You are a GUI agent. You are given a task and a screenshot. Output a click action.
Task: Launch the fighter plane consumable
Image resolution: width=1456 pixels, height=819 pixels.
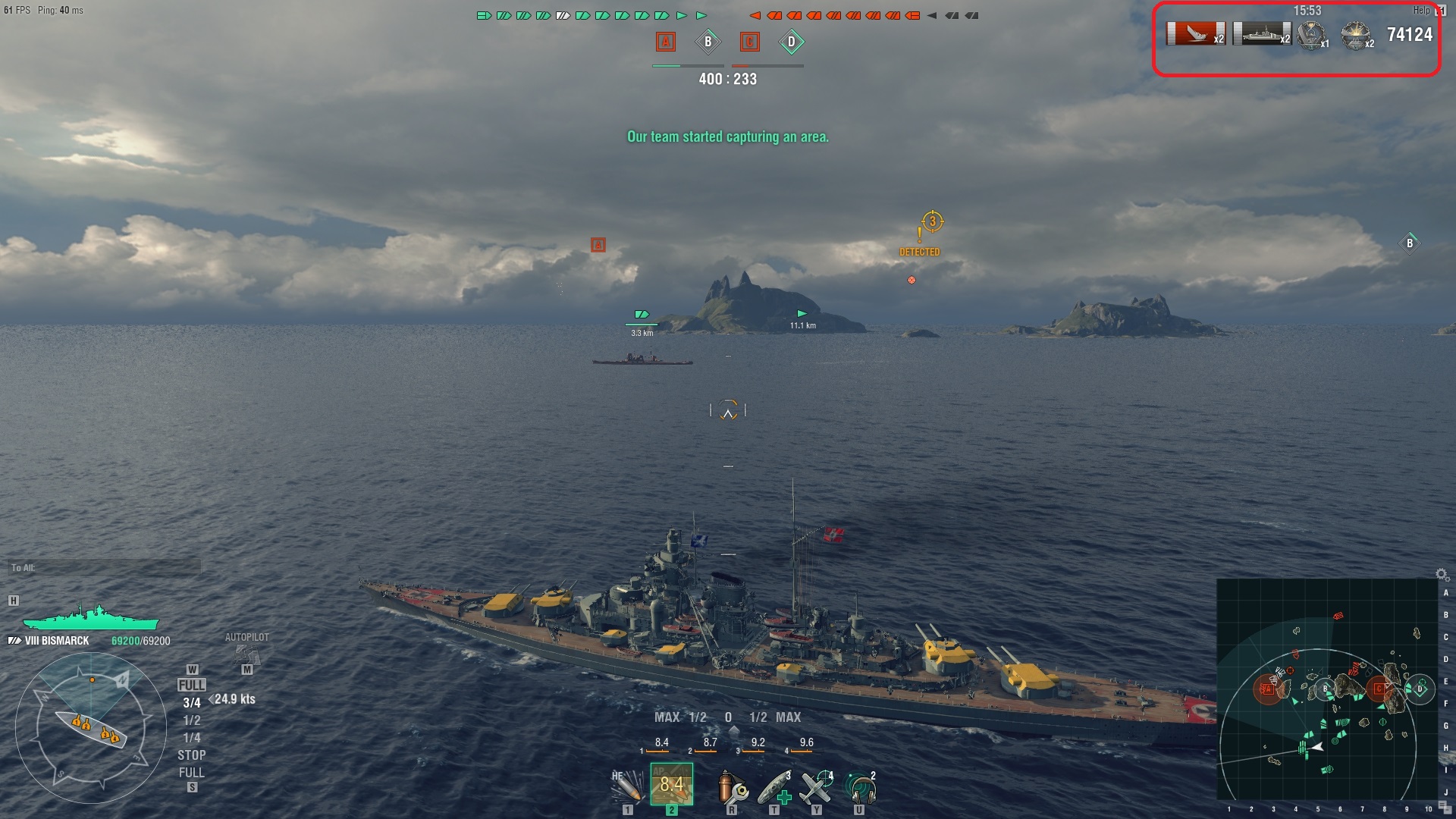click(x=817, y=788)
